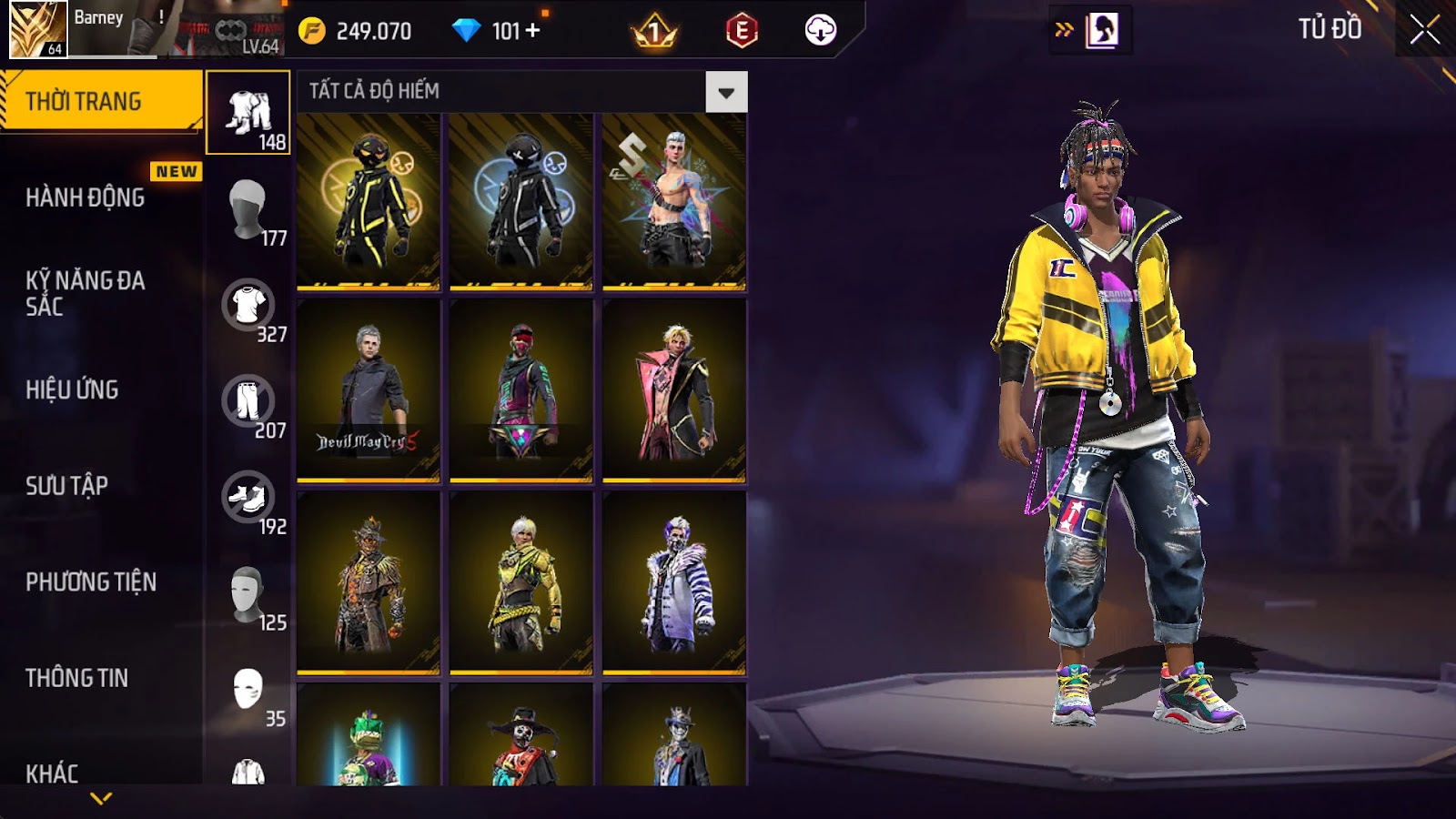Add diamonds with the plus button
1456x819 pixels.
533,31
